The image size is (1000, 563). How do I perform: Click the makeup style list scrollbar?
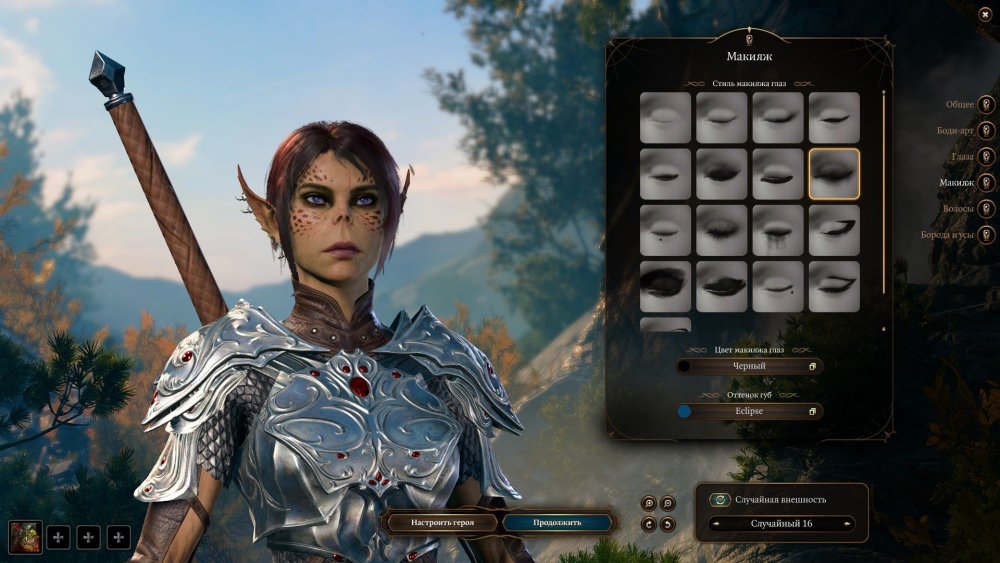coord(883,190)
